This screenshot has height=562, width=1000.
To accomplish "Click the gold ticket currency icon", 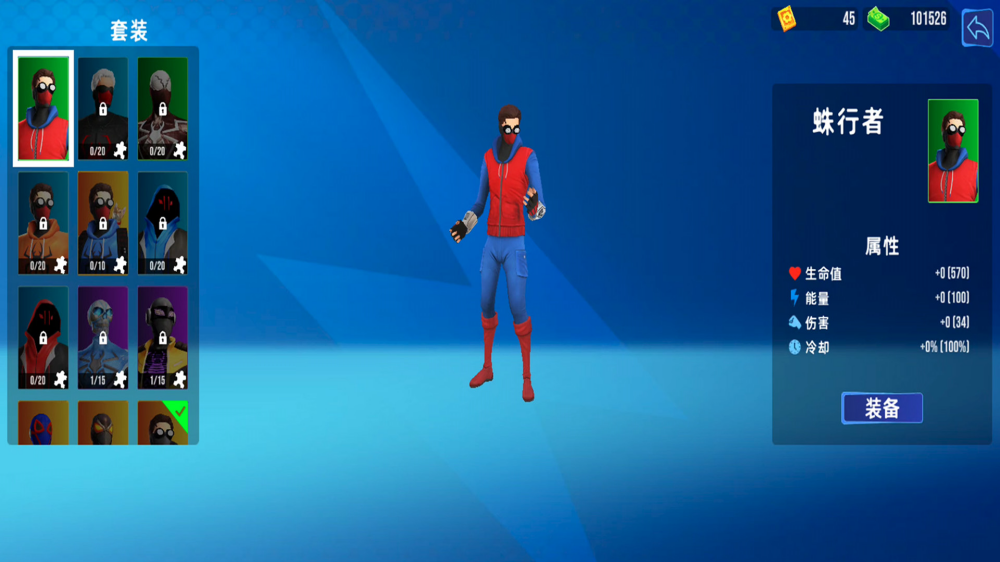I will [x=786, y=18].
